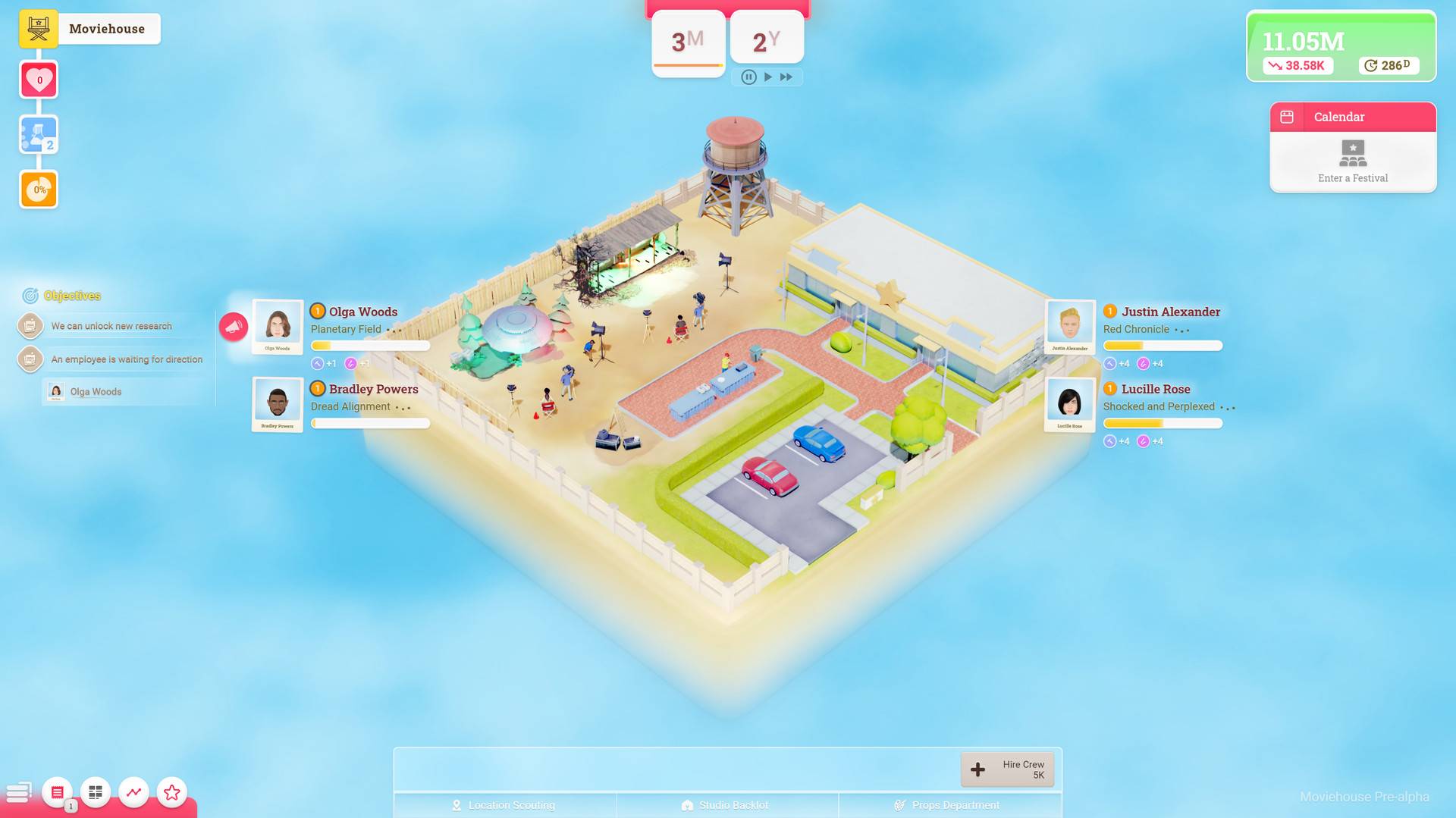Open the crew staff icon
This screenshot has height=818, width=1456.
point(39,134)
